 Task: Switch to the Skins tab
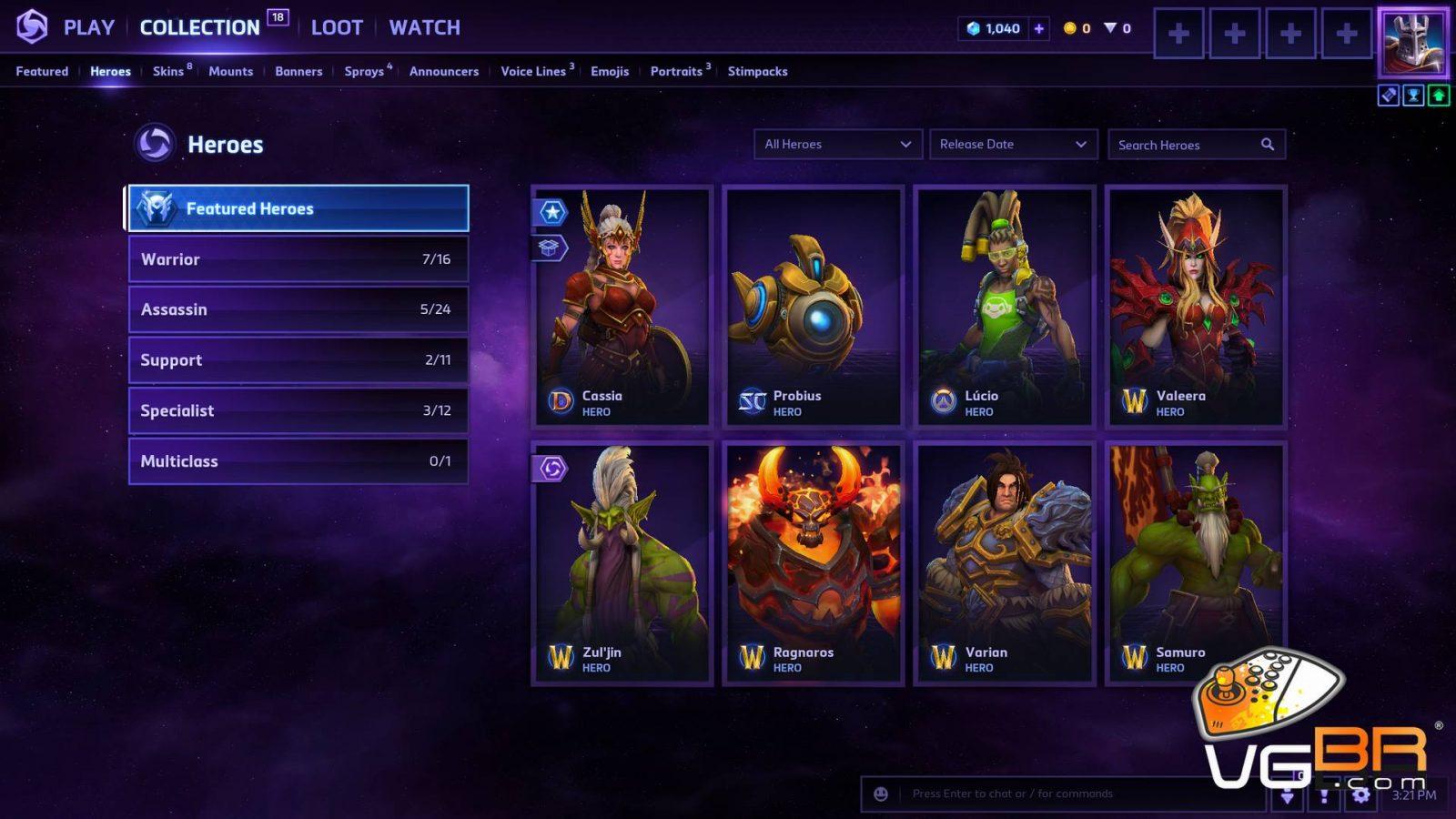click(x=168, y=71)
